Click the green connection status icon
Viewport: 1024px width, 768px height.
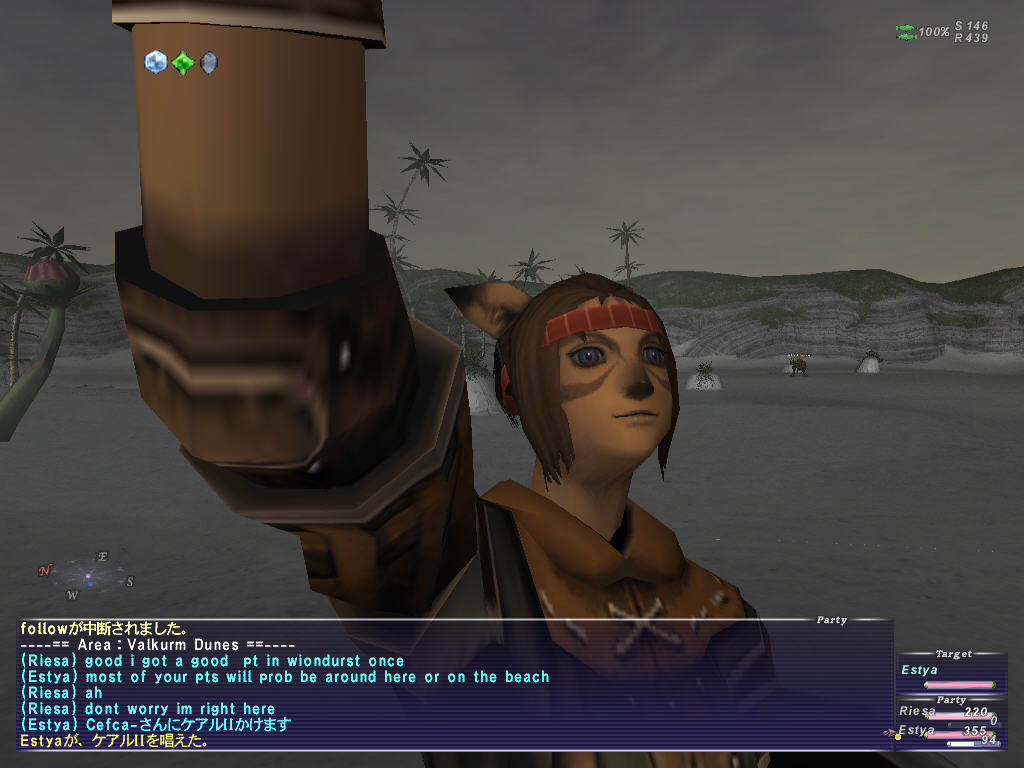pos(906,32)
